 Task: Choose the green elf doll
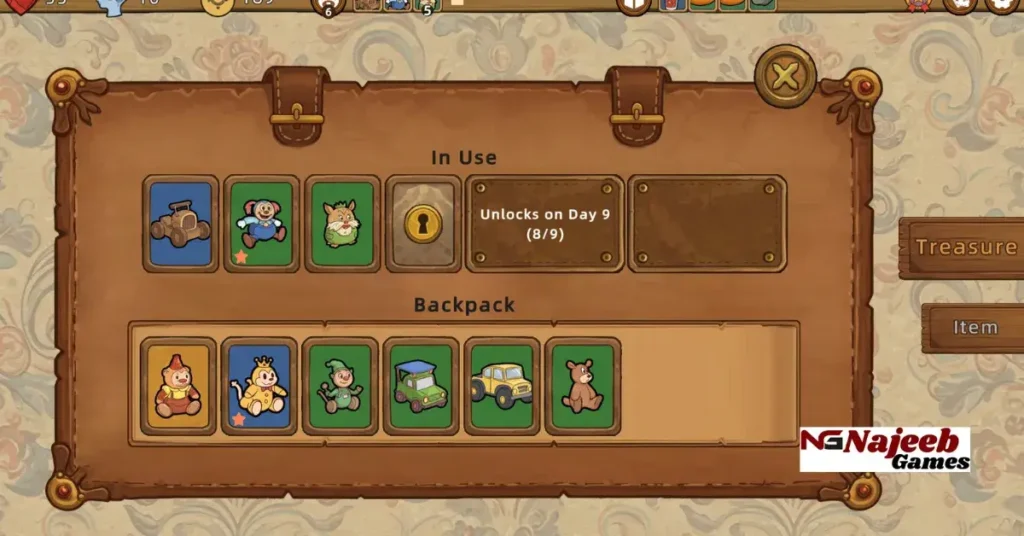(x=340, y=385)
